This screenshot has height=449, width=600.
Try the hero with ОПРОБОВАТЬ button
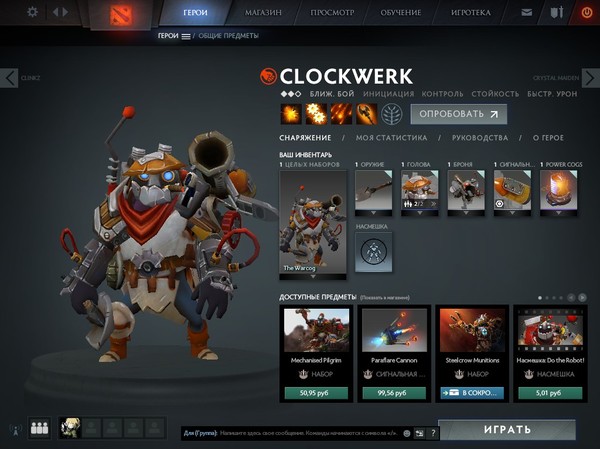458,114
